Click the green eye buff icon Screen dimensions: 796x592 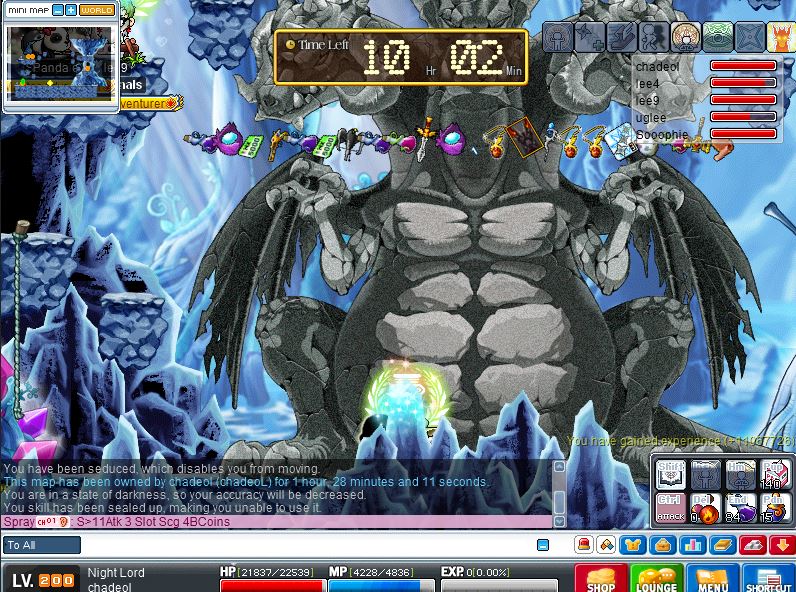point(719,37)
